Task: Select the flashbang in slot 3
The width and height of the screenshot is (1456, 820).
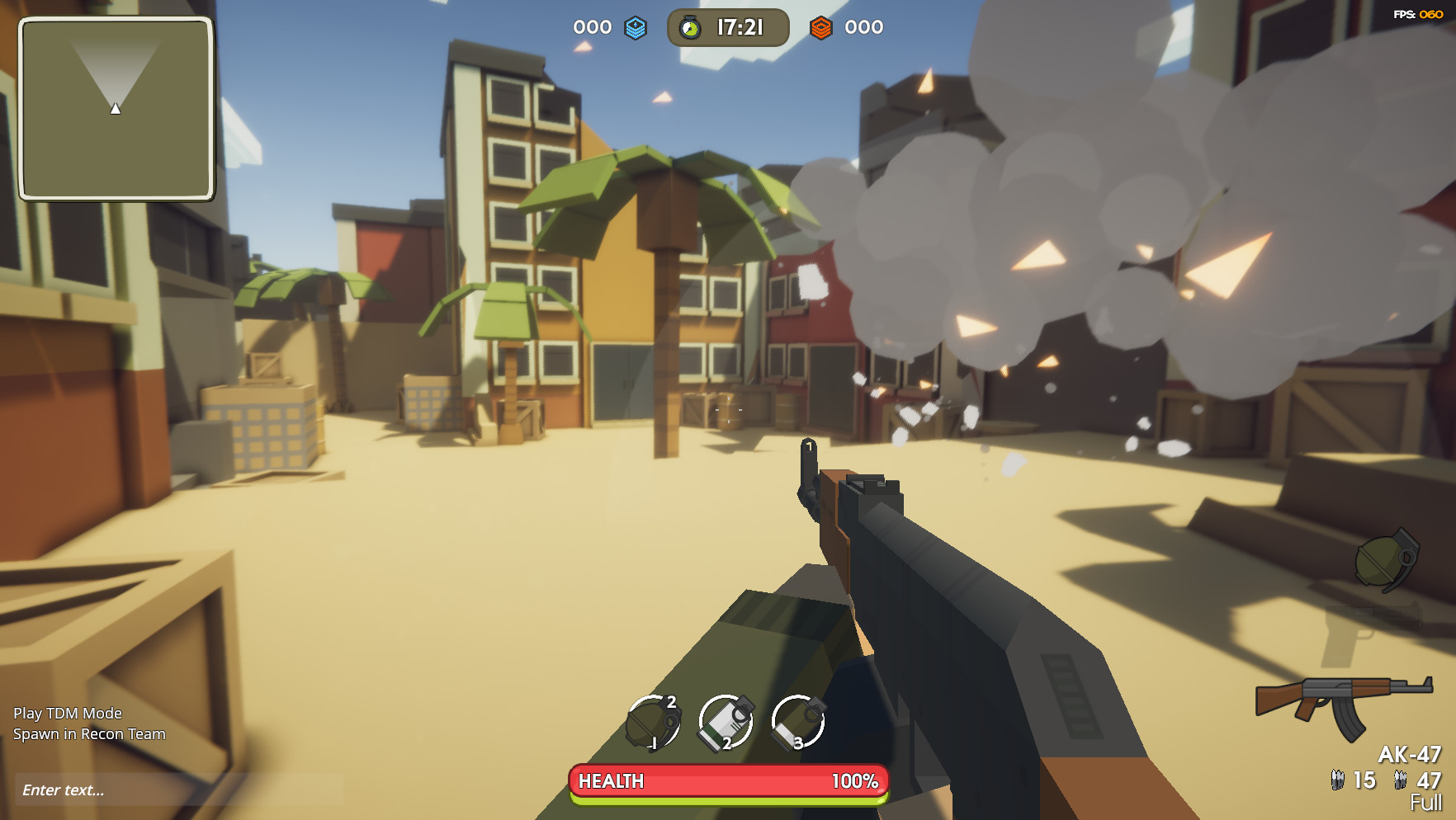Action: [x=797, y=722]
